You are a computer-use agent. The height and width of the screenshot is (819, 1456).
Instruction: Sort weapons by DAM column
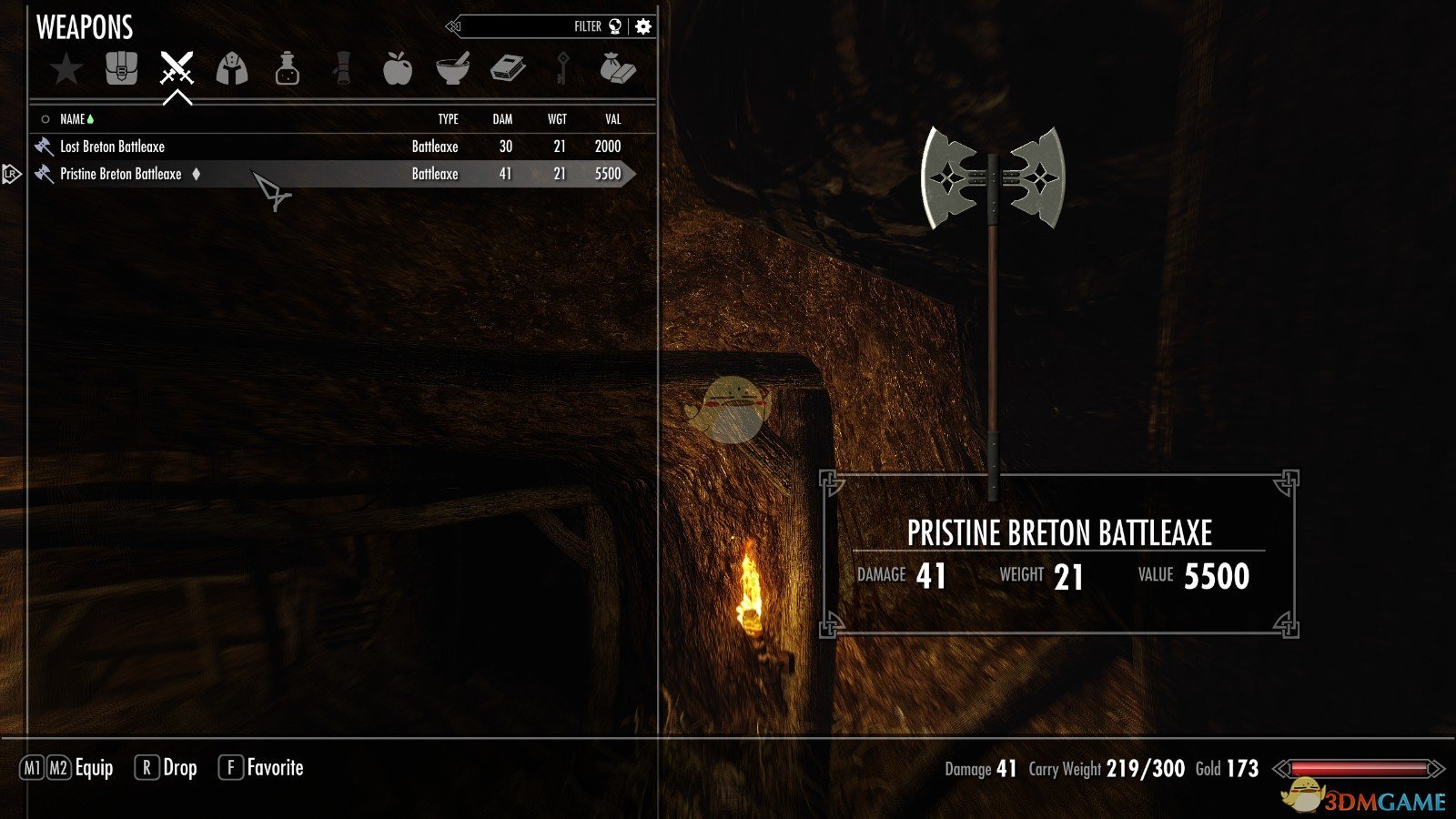502,119
